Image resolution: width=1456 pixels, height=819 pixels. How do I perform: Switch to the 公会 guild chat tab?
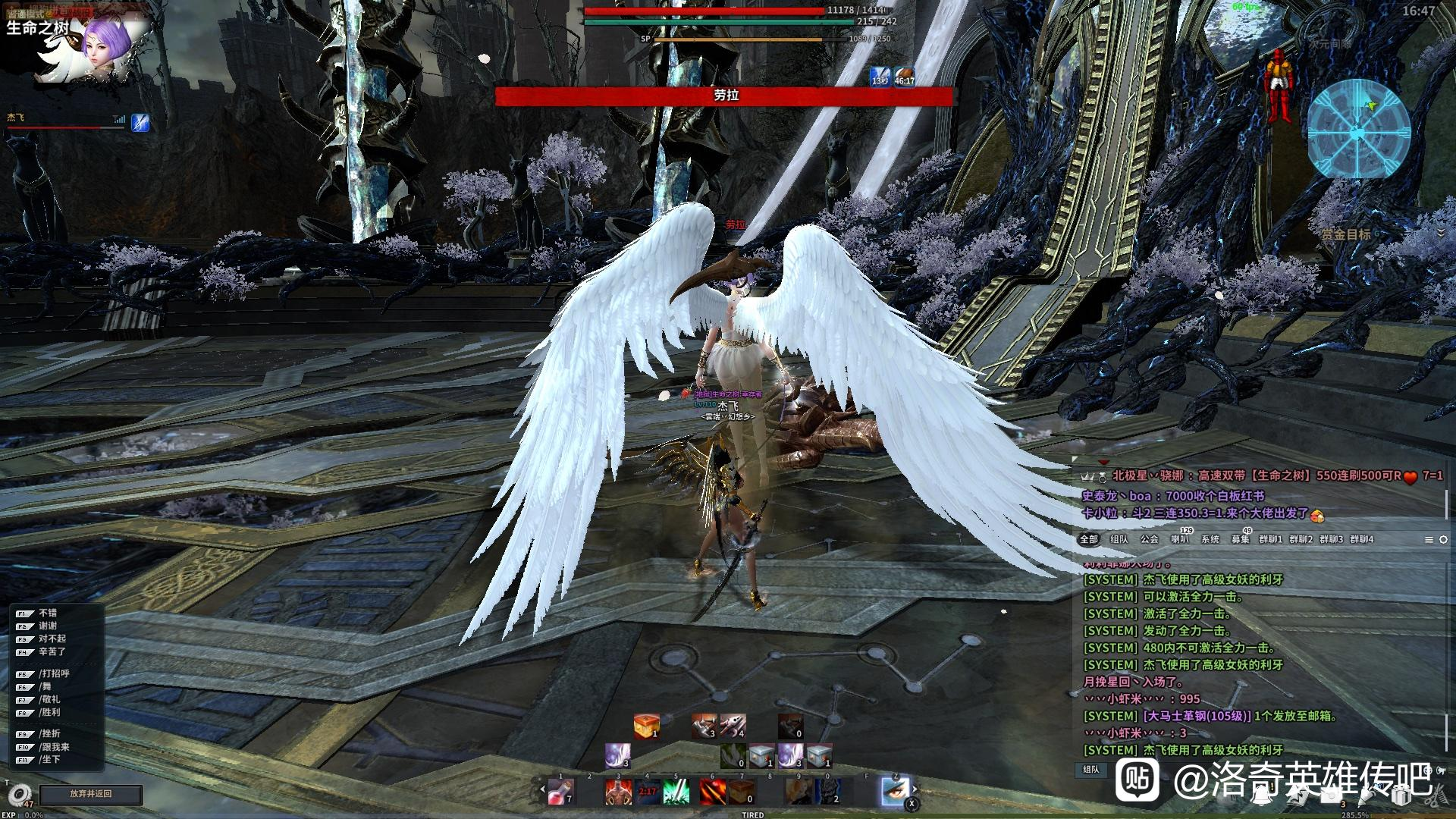coord(1150,539)
